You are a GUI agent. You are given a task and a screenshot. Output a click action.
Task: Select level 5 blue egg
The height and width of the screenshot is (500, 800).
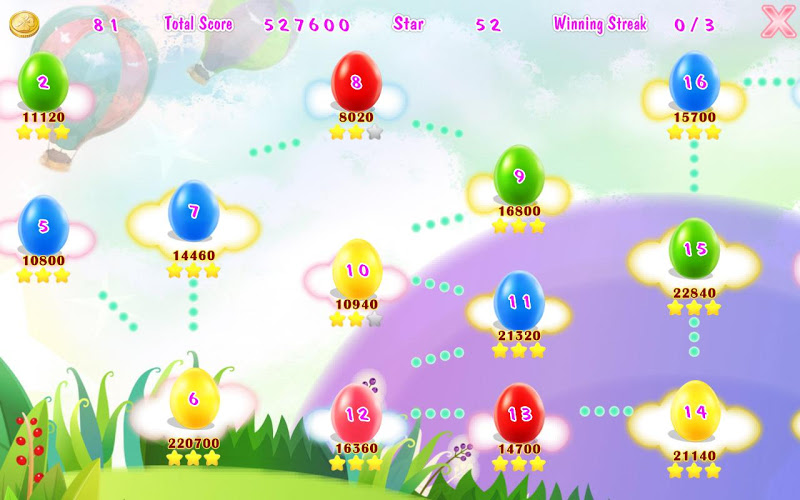pyautogui.click(x=43, y=225)
